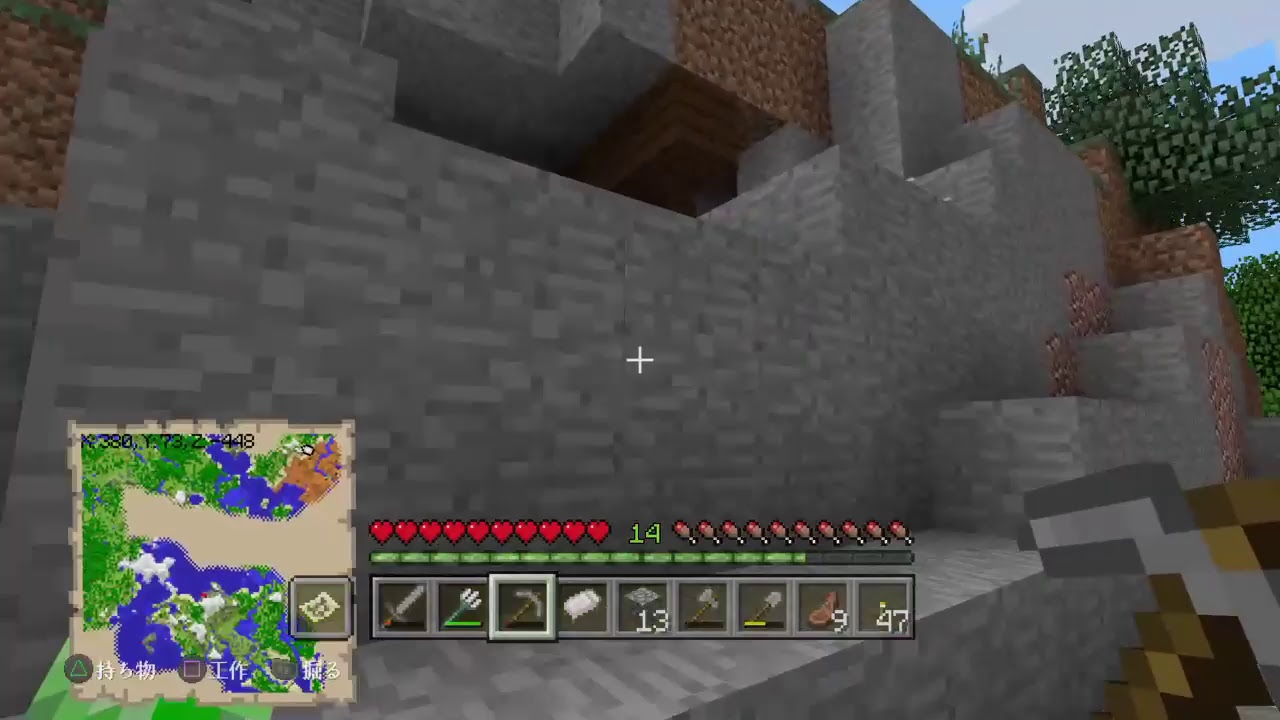
Task: Click the map in the offhand slot
Action: [x=320, y=605]
